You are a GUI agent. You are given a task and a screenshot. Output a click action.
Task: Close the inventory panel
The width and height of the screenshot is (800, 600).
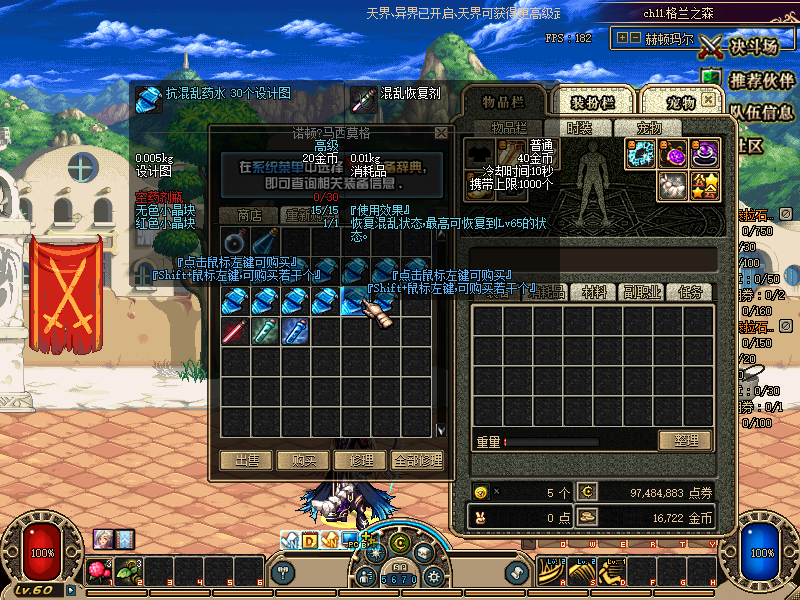[709, 100]
